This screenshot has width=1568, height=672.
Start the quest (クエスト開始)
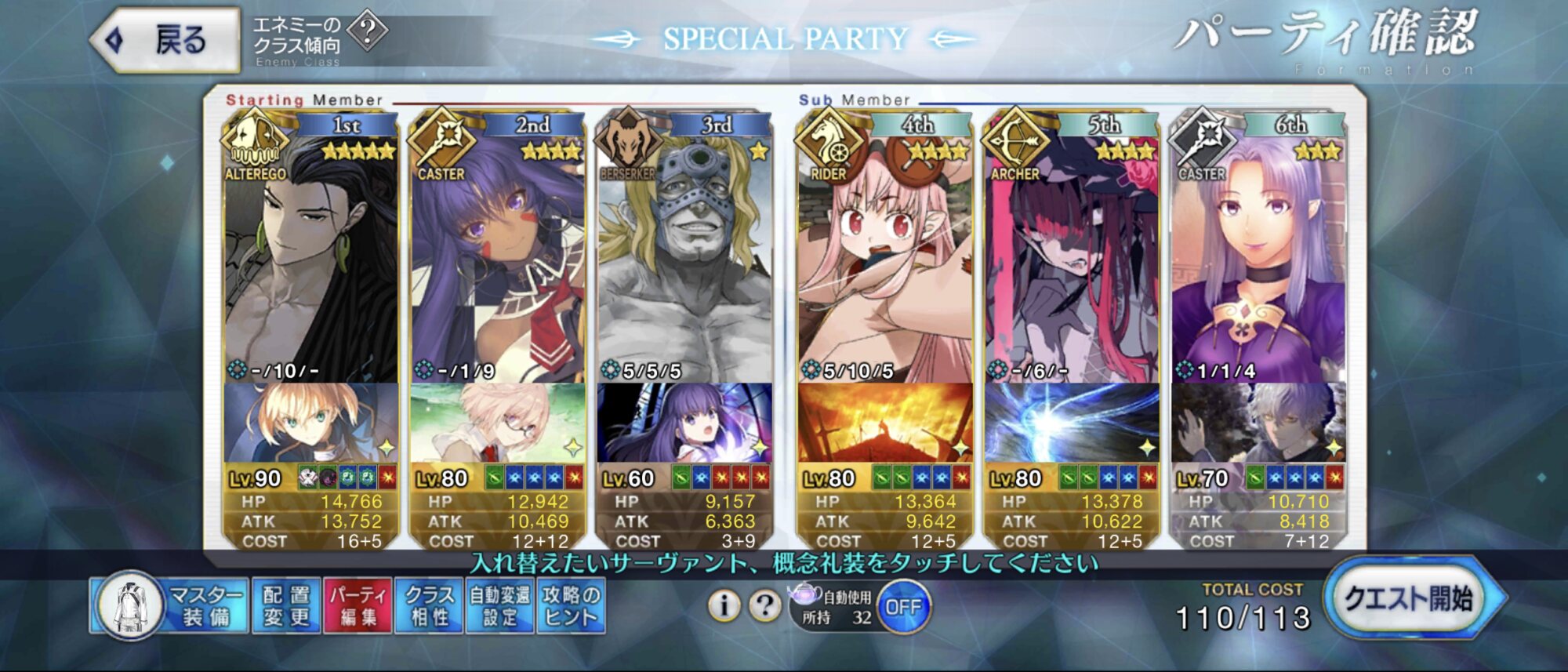(1409, 600)
